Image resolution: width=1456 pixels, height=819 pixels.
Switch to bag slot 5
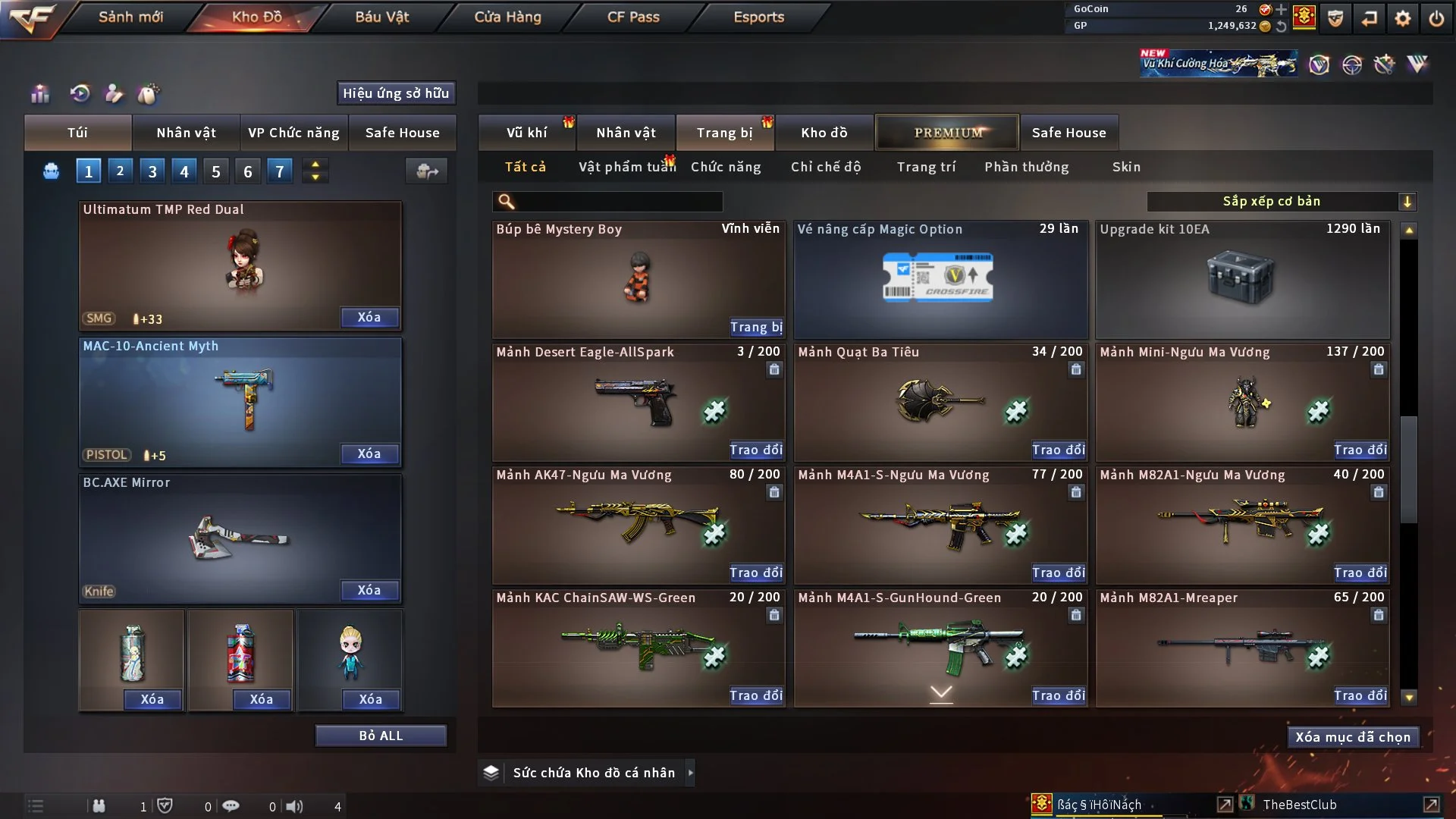pos(215,171)
